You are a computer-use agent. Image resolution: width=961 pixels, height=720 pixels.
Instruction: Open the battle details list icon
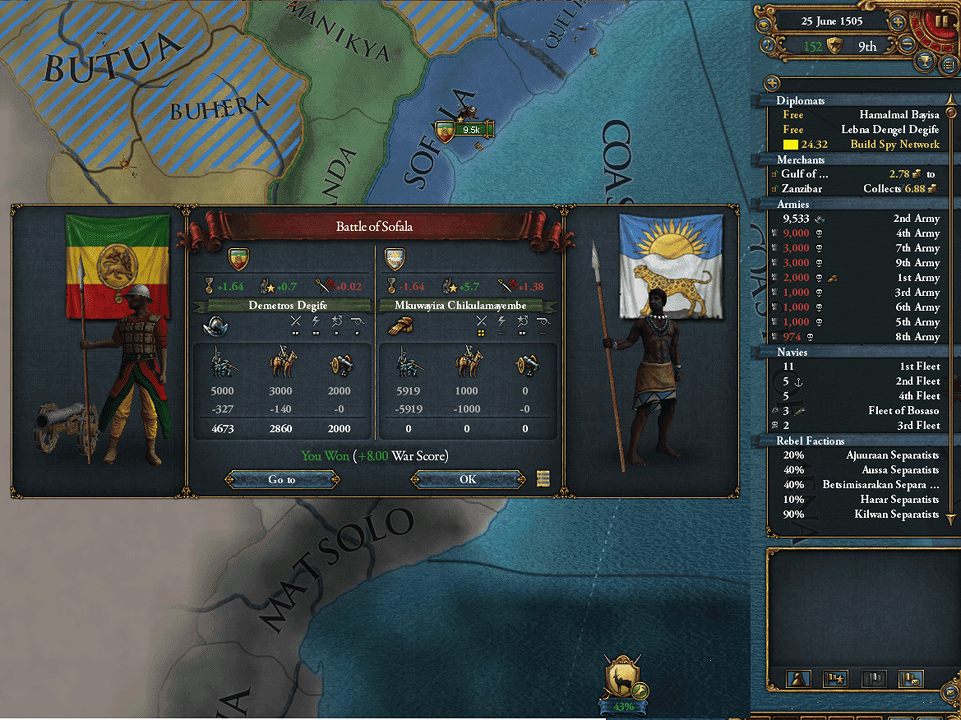point(544,478)
